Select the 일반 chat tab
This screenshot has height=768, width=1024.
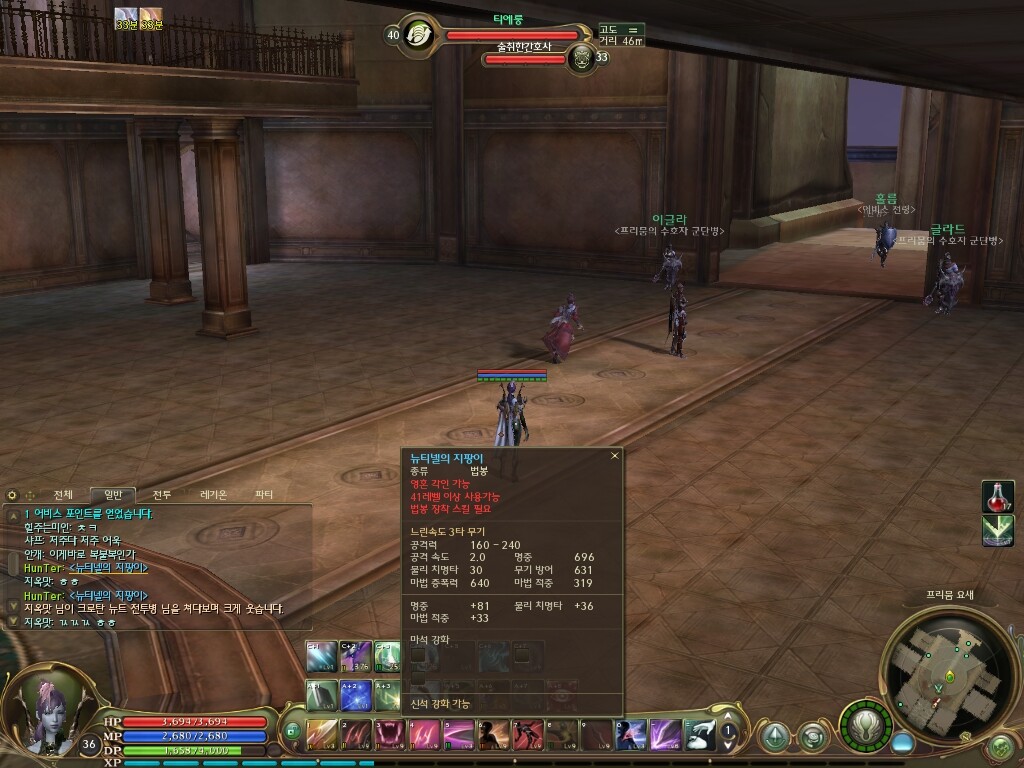click(113, 495)
